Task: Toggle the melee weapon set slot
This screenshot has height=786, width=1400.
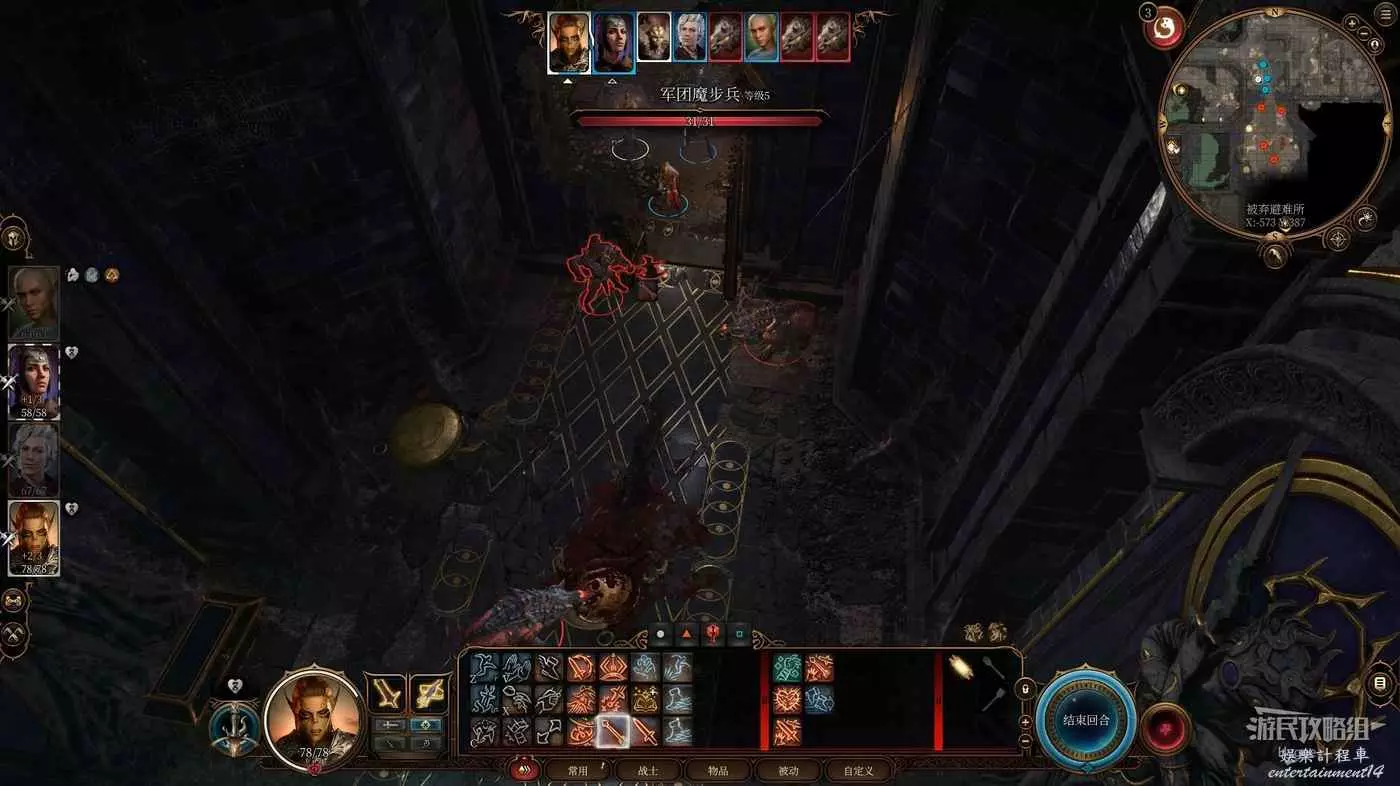Action: tap(386, 693)
